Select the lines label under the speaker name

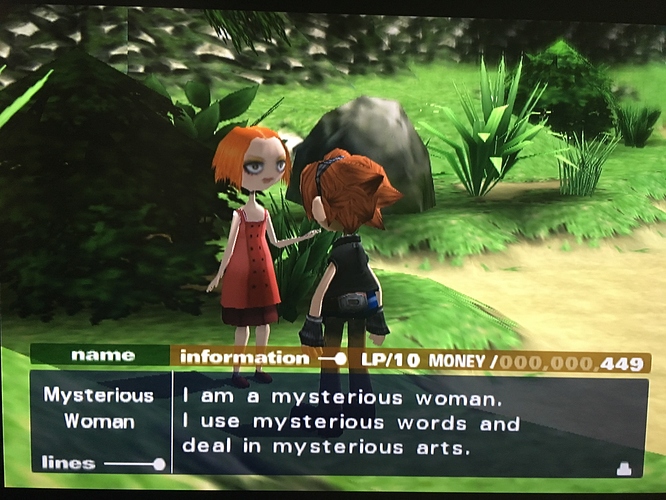(68, 463)
